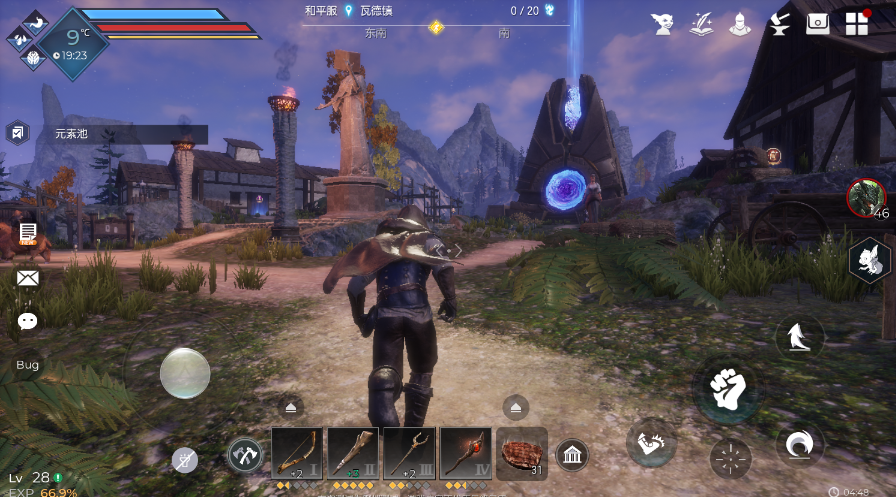Screen dimensions: 896x497
Task: Open the chat speech bubble
Action: pos(27,321)
